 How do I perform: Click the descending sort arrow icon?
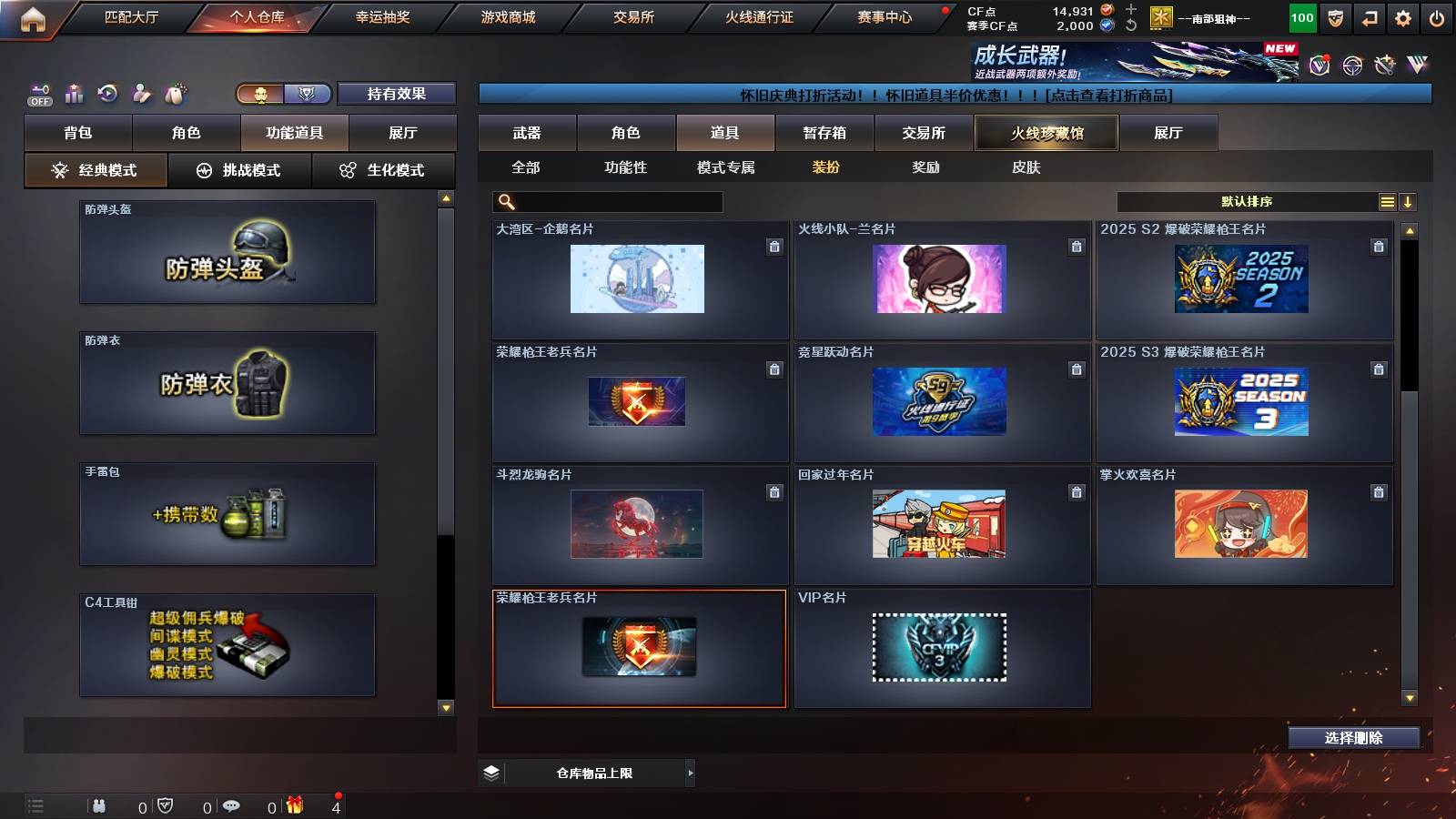[x=1408, y=201]
